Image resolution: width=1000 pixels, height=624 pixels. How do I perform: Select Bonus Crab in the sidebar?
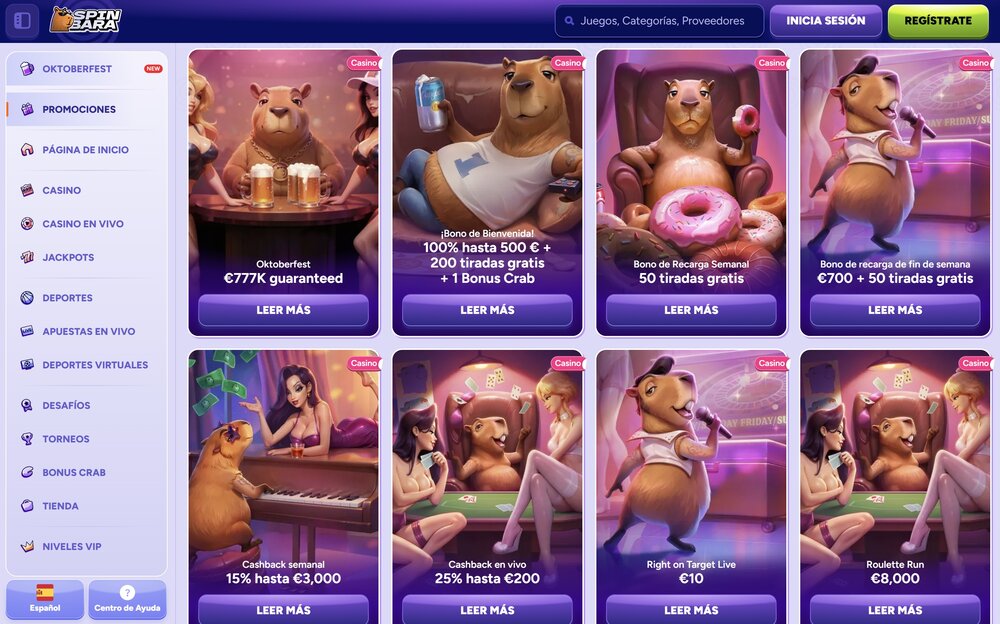(x=73, y=472)
